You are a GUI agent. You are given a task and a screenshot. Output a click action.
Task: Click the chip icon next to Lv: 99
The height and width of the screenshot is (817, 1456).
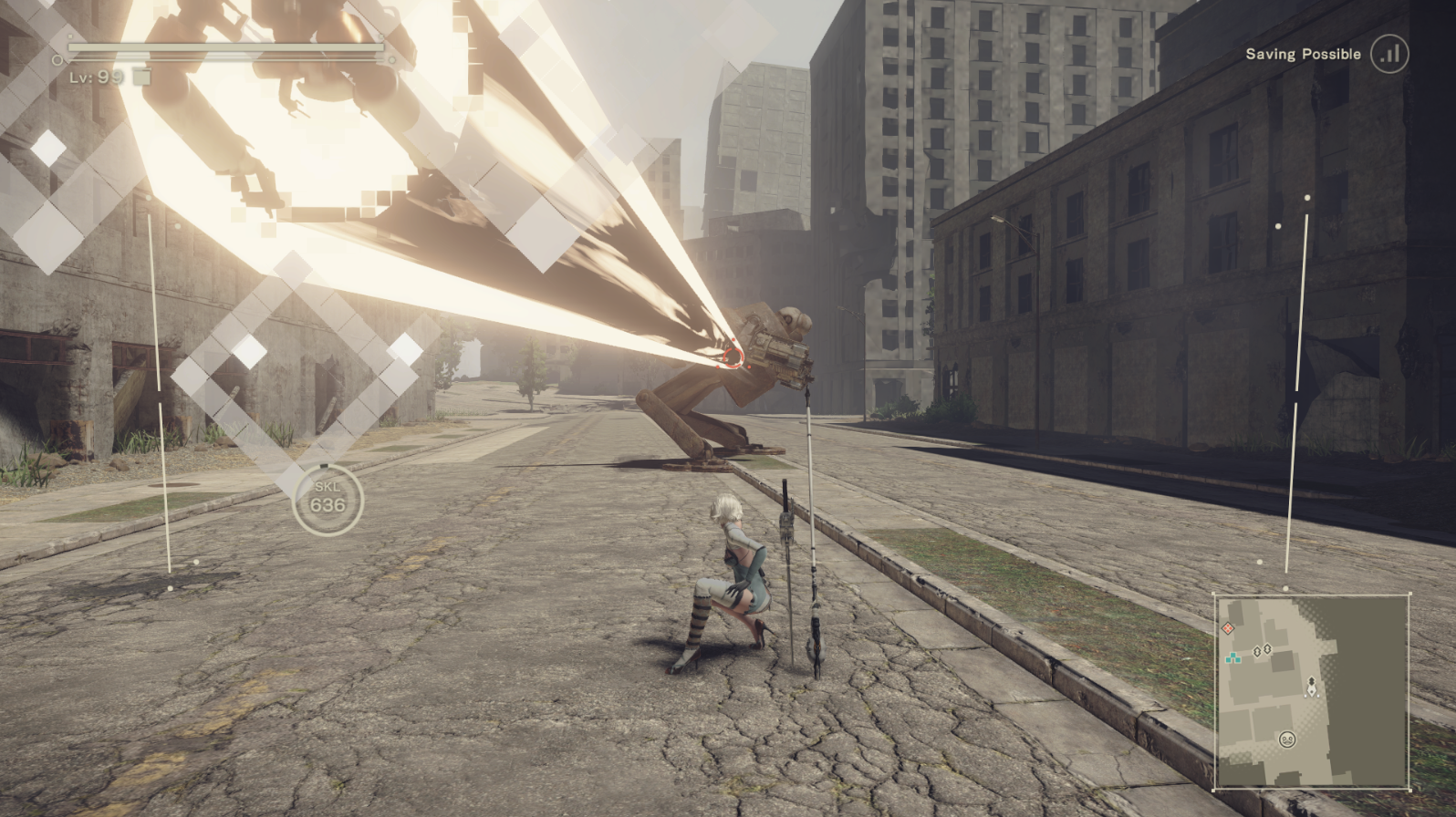(x=141, y=78)
